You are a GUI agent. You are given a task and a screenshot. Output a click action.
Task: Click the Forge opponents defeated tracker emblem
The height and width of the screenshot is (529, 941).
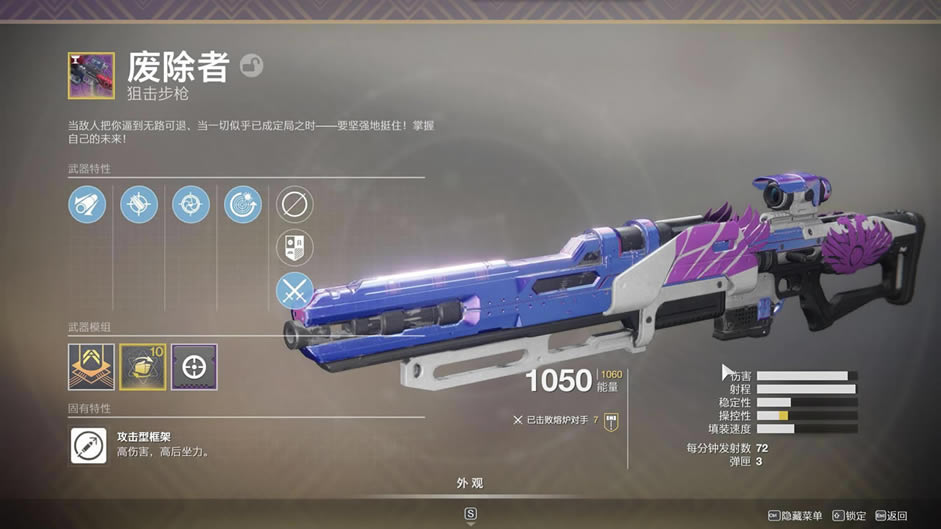(611, 421)
